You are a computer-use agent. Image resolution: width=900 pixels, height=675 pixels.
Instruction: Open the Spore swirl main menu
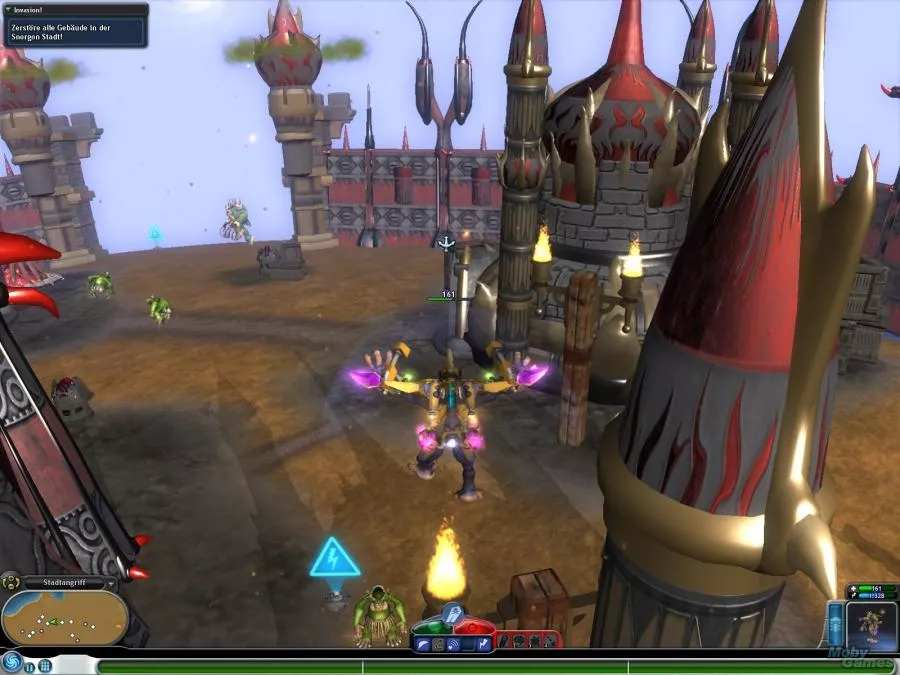point(12,662)
